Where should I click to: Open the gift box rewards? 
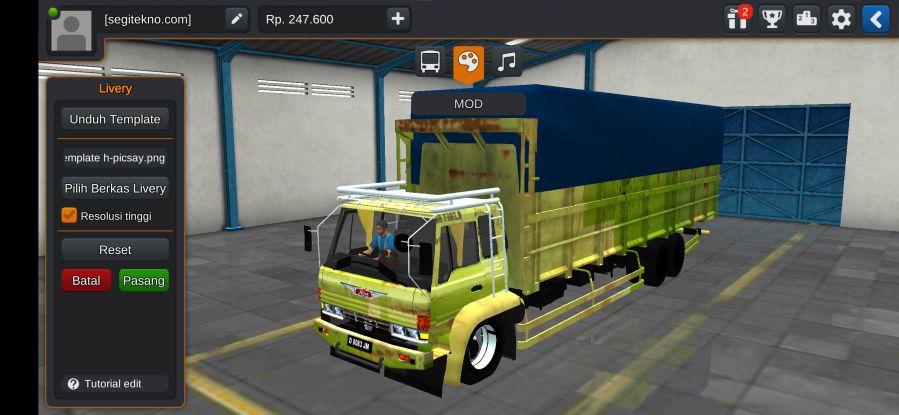point(738,18)
